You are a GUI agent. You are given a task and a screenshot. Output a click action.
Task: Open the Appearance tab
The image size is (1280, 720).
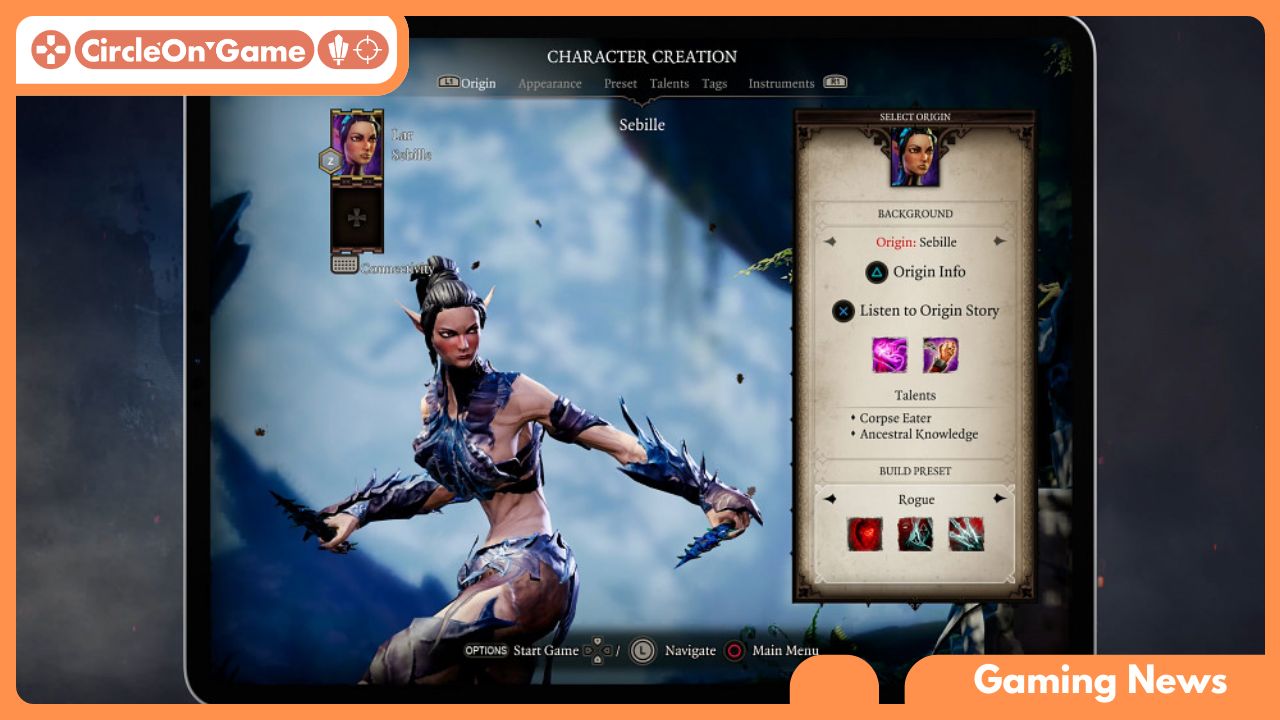[550, 84]
